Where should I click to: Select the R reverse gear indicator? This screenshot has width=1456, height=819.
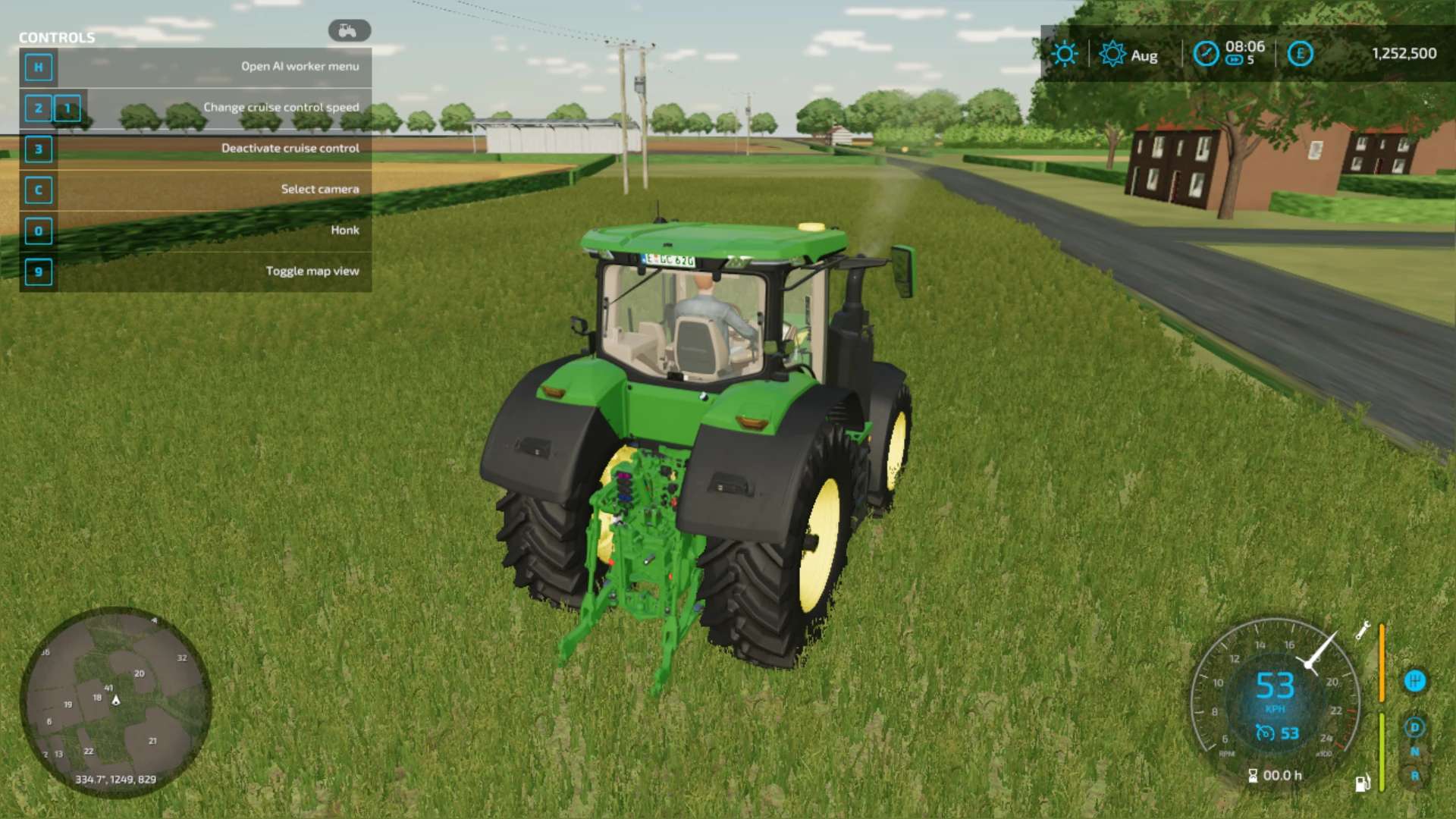1414,776
